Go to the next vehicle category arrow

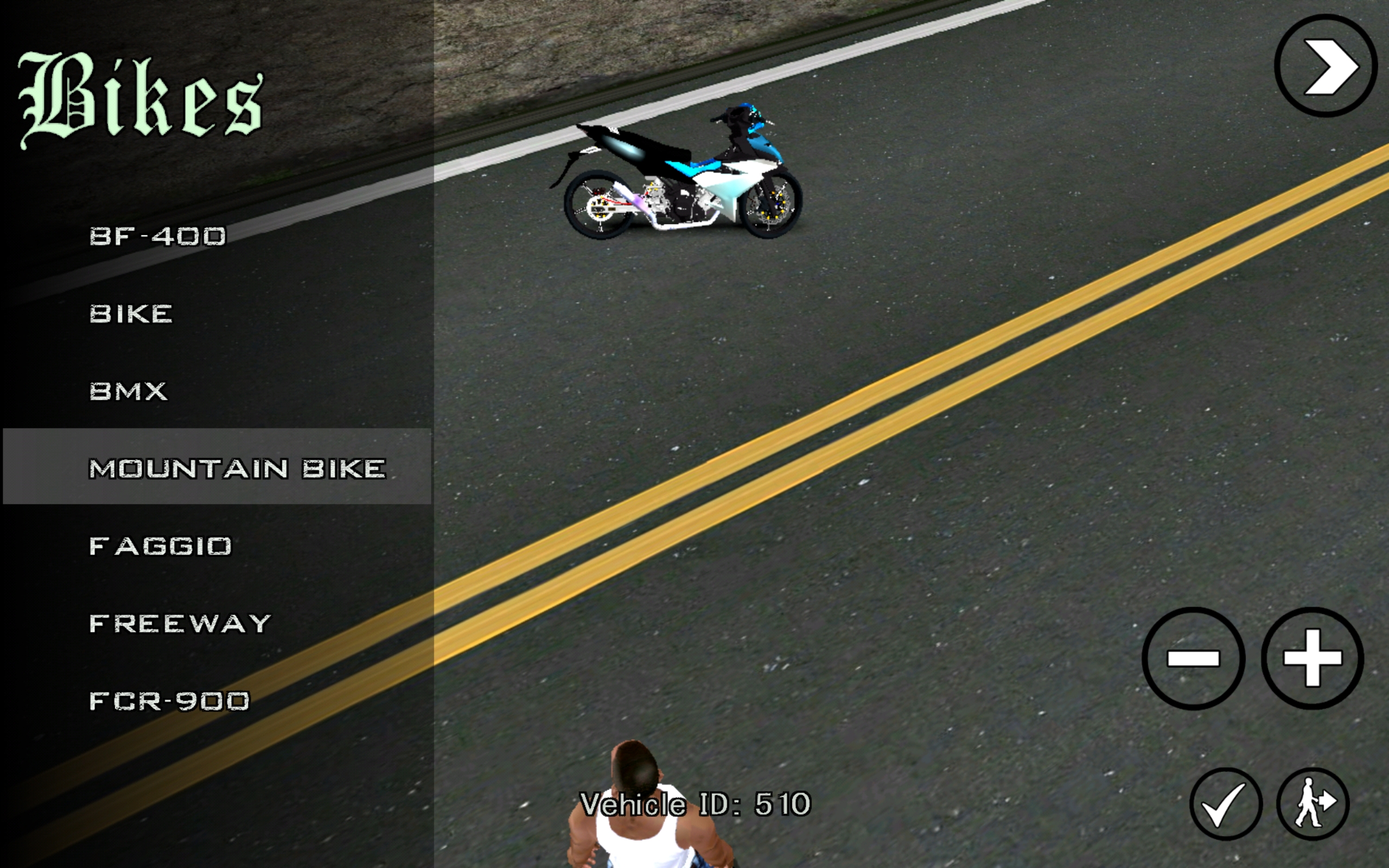coord(1326,66)
